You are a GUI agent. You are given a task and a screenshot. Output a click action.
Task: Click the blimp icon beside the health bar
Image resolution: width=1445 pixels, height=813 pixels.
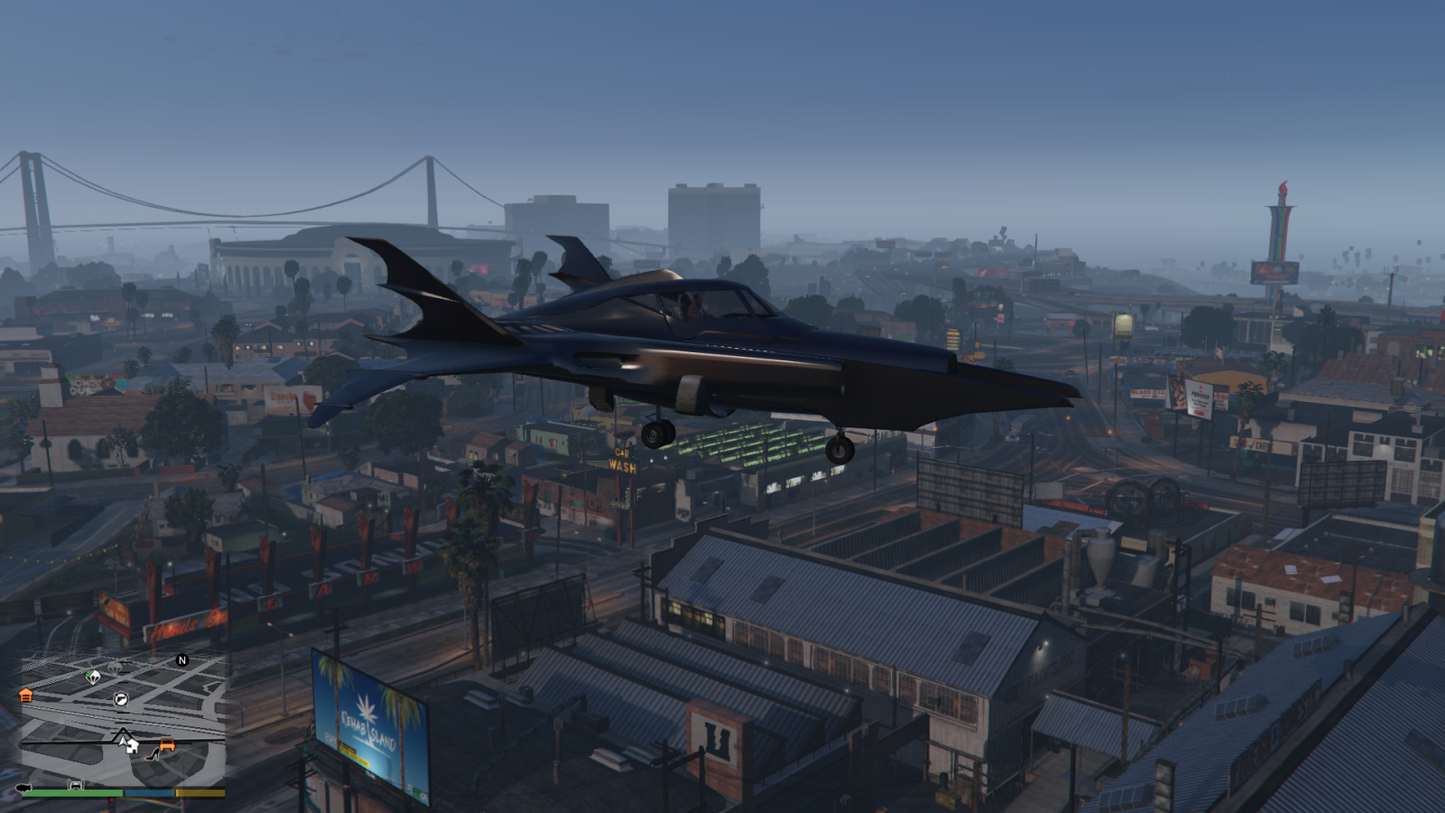[23, 787]
